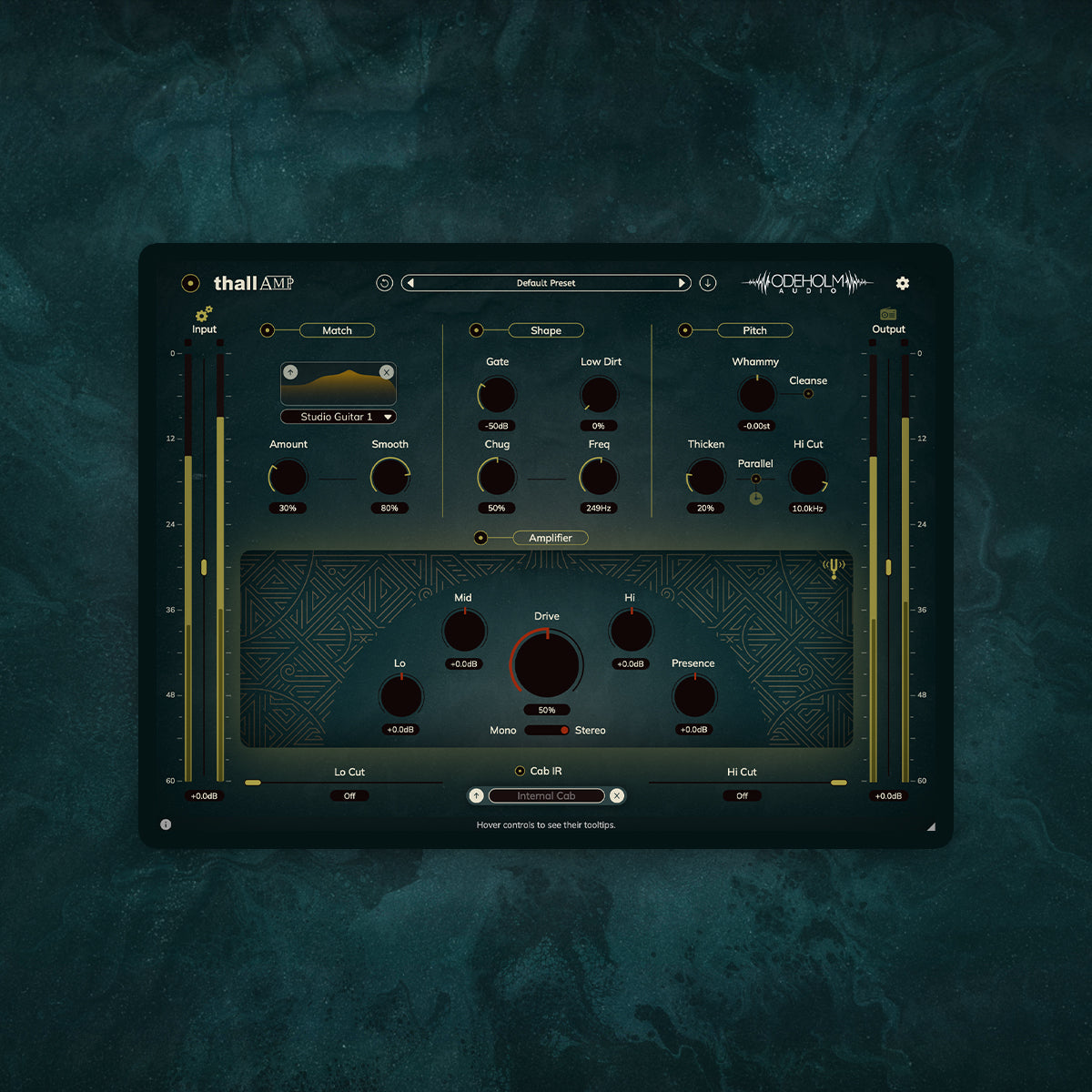Go to the previous preset arrow

[x=411, y=283]
